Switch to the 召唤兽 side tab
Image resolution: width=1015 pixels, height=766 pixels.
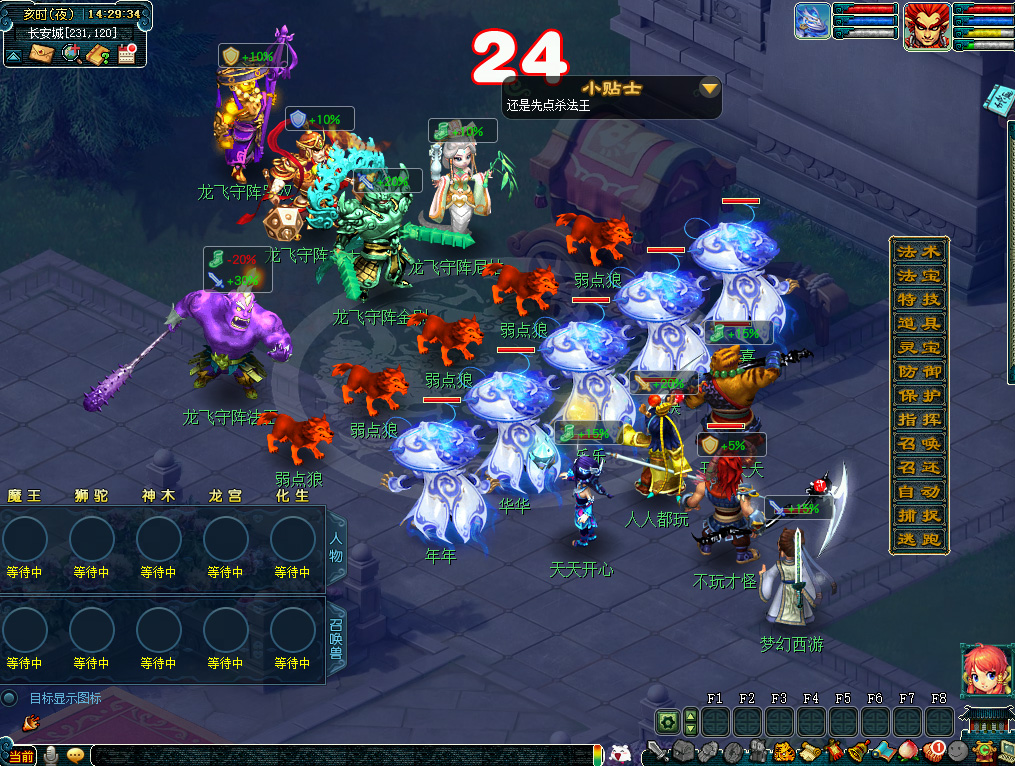(336, 638)
